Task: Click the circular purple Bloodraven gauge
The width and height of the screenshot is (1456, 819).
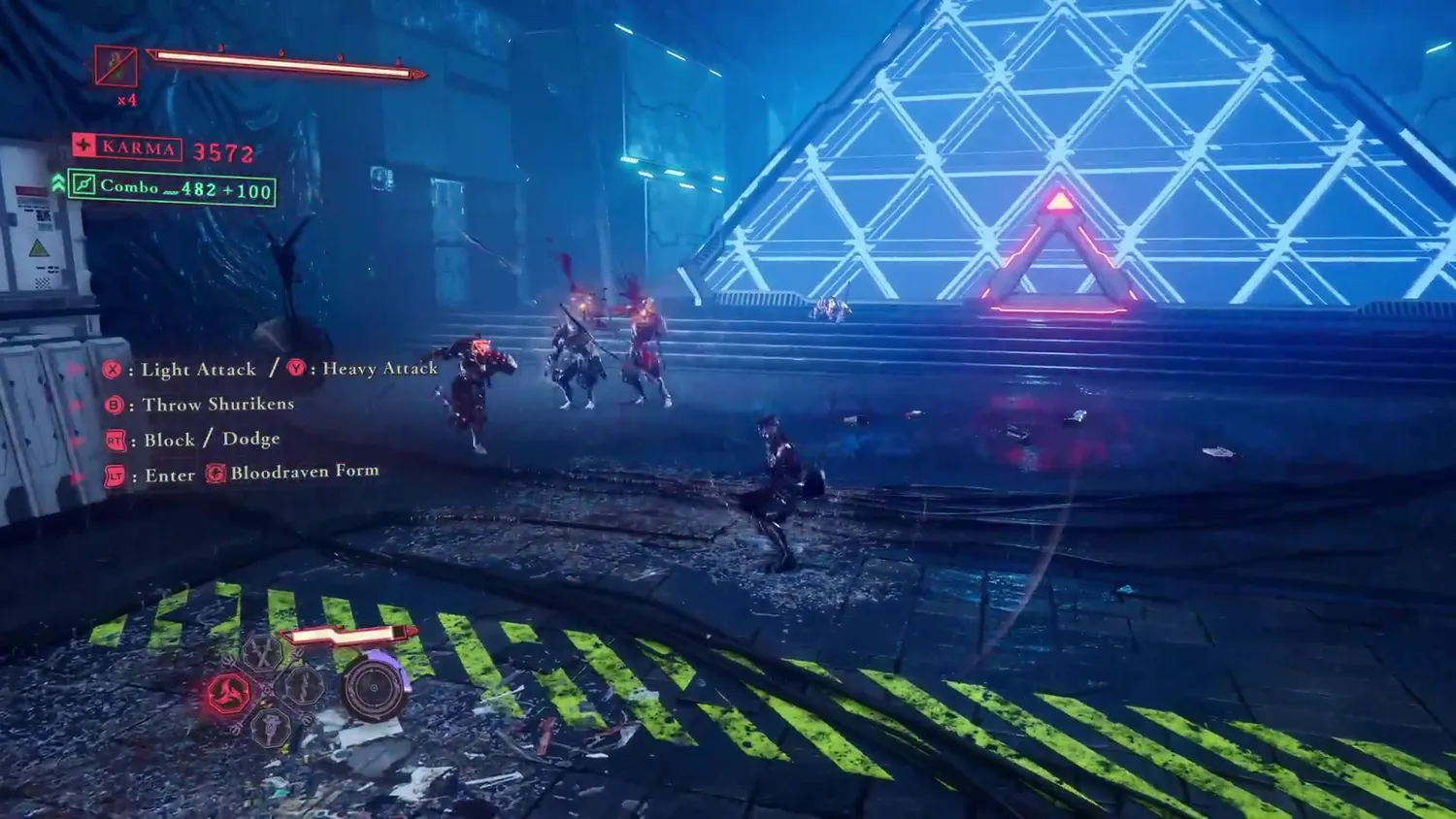Action: tap(375, 687)
